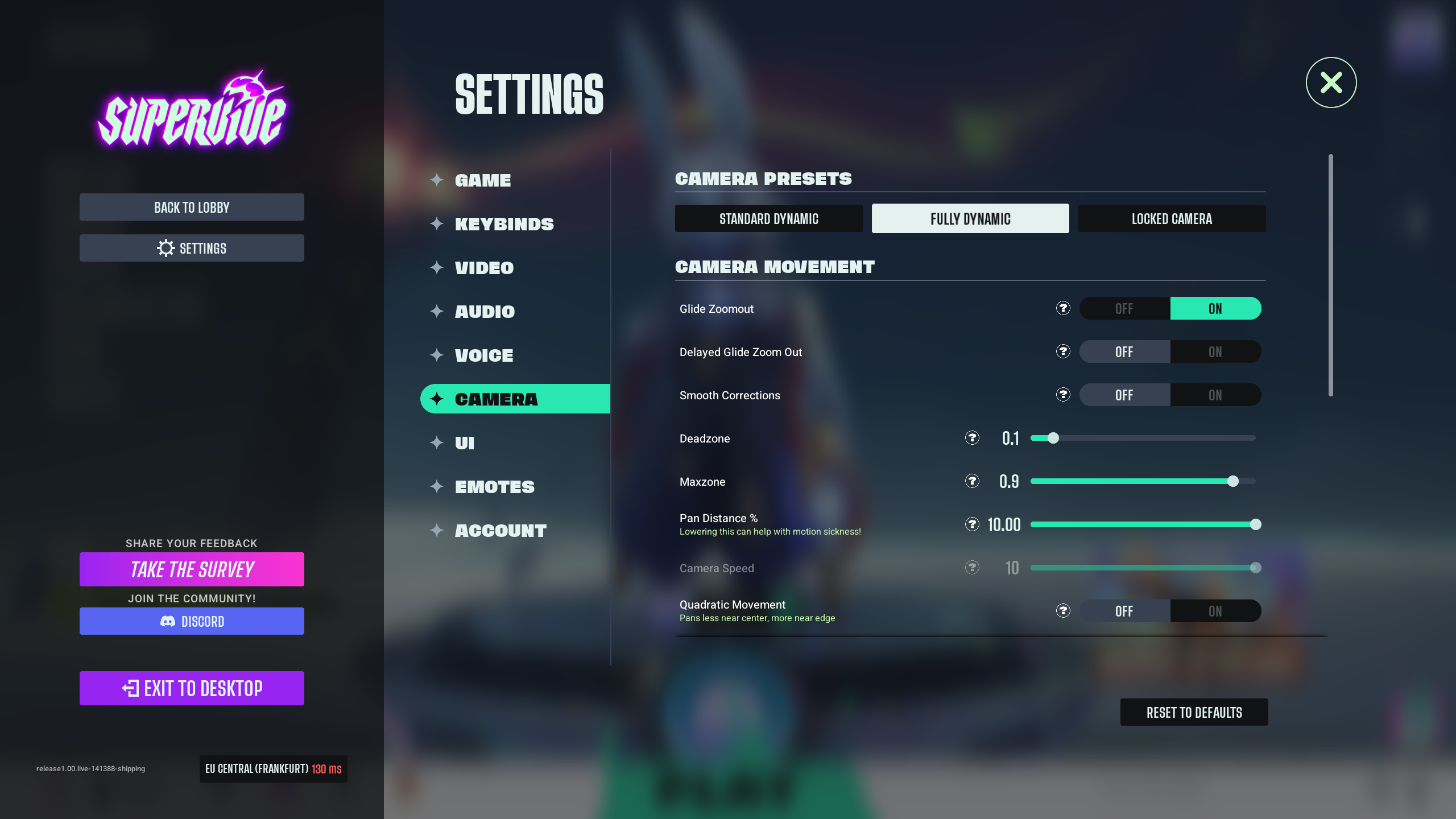The image size is (1456, 819).
Task: Show the UI settings section
Action: tap(465, 443)
